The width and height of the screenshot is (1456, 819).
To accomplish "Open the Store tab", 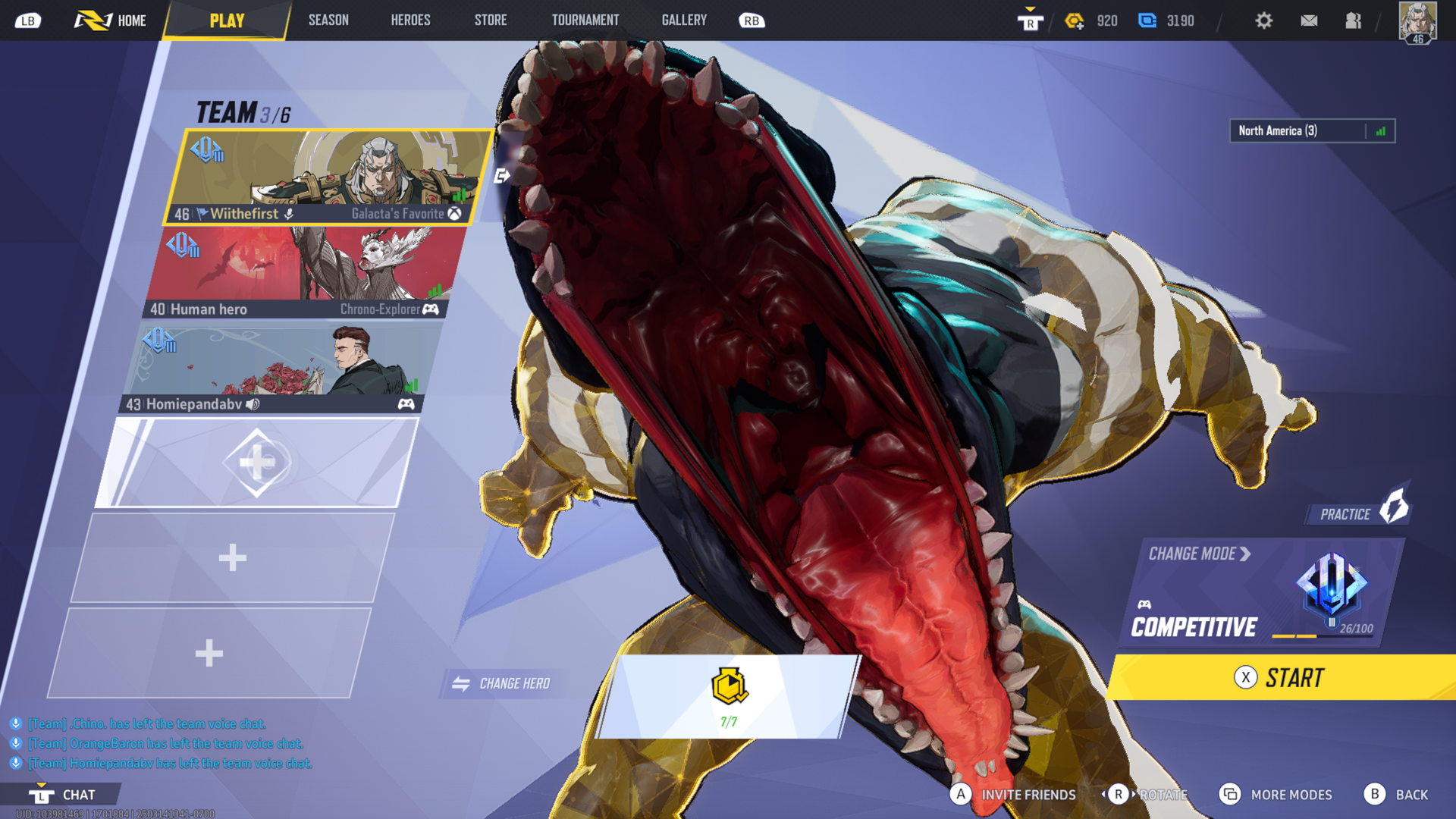I will 491,20.
